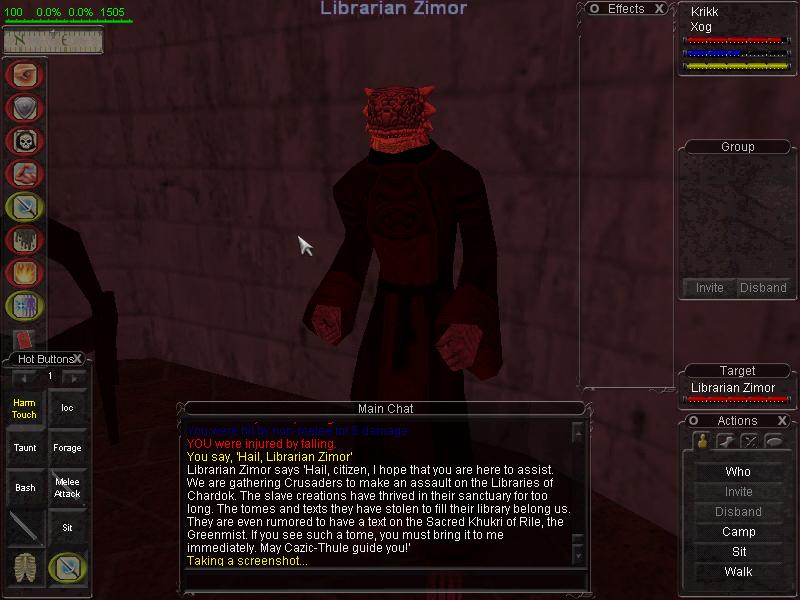This screenshot has height=600, width=800.
Task: Close the Effects window
Action: pyautogui.click(x=659, y=9)
